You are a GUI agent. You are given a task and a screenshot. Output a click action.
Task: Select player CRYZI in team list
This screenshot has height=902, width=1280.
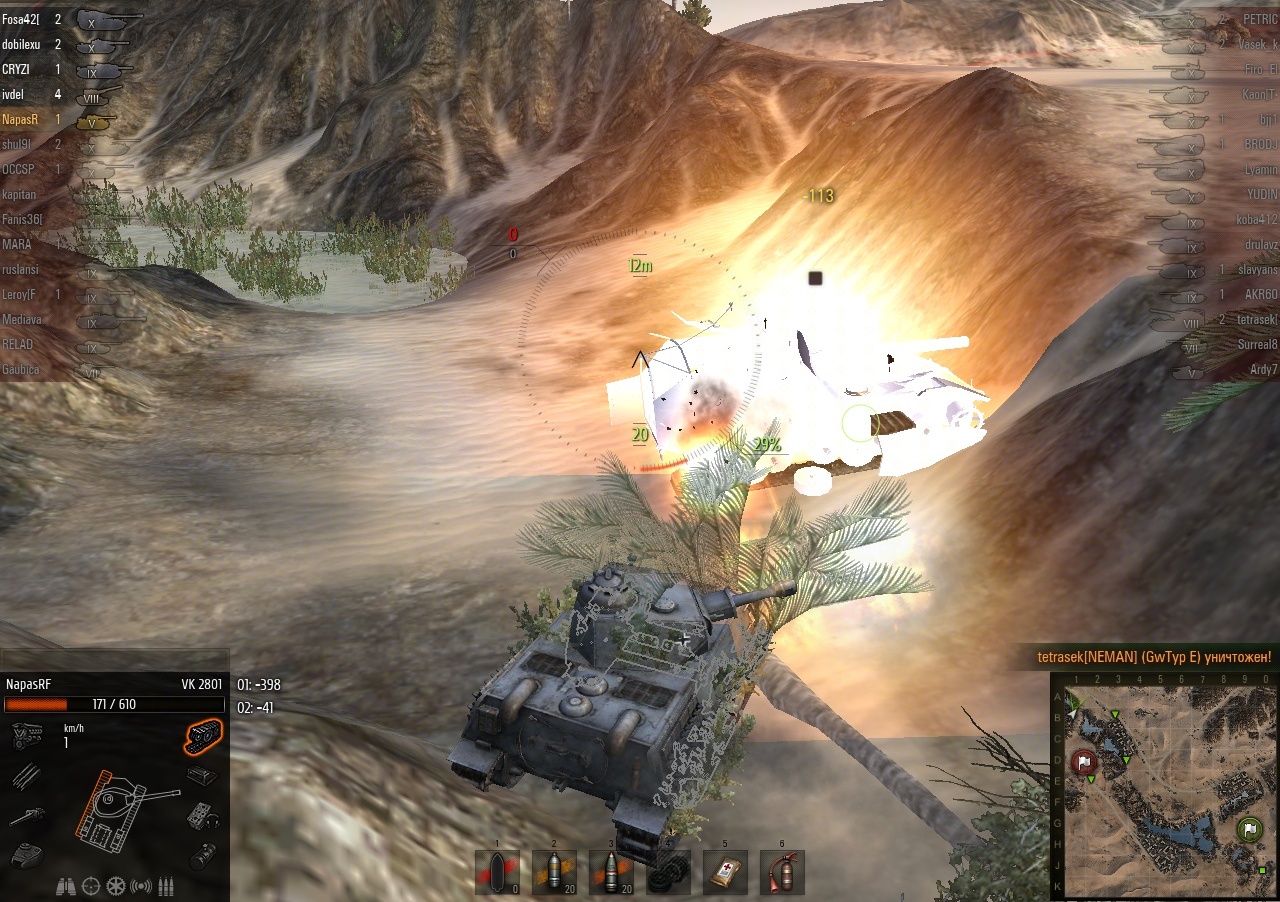click(x=17, y=69)
